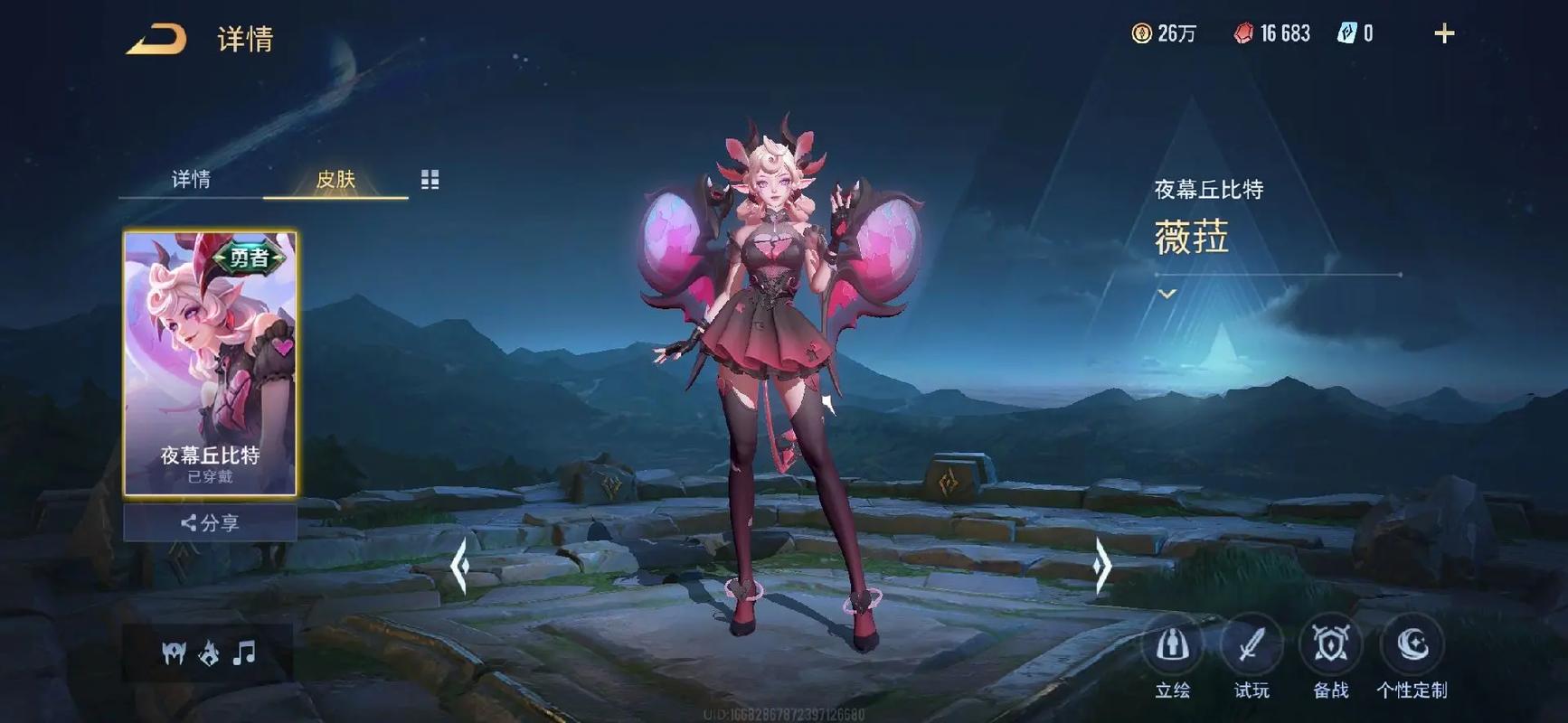Toggle the music note to play skin audio
The height and width of the screenshot is (723, 1568).
click(242, 653)
